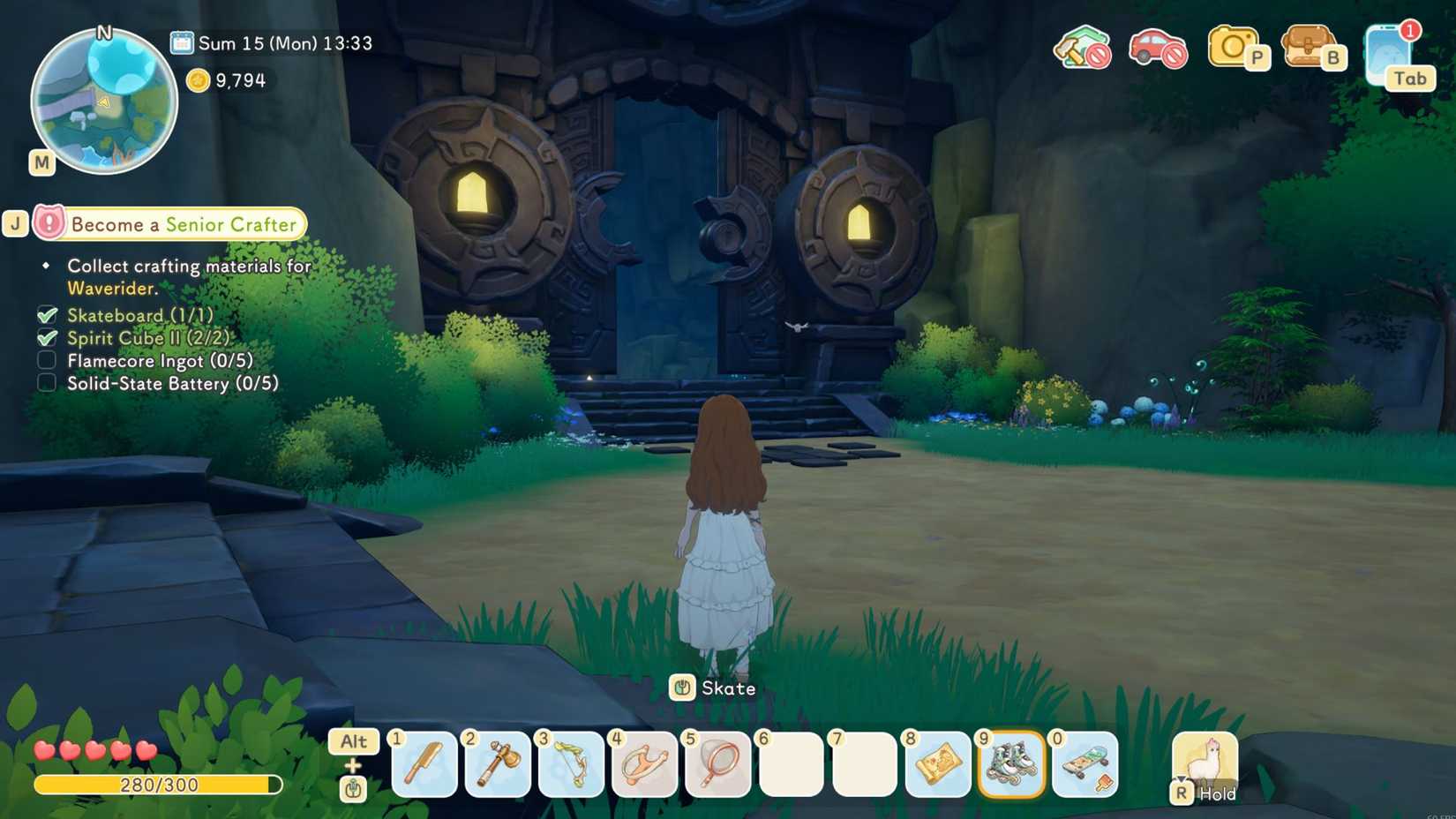The image size is (1456, 819).
Task: Open the phone with the Tab notification
Action: pos(1387,53)
